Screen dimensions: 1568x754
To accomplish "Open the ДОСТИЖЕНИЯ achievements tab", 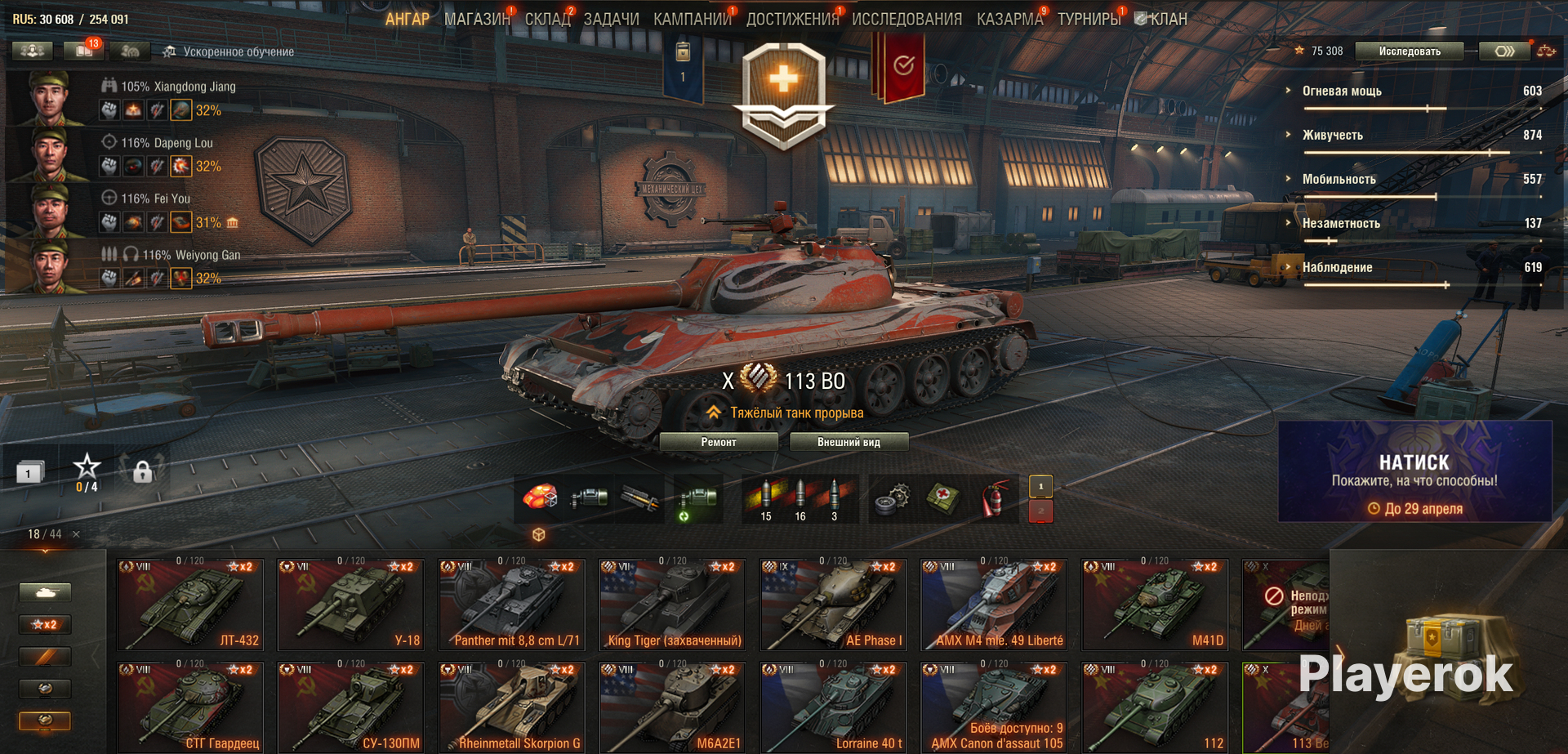I will tap(791, 19).
